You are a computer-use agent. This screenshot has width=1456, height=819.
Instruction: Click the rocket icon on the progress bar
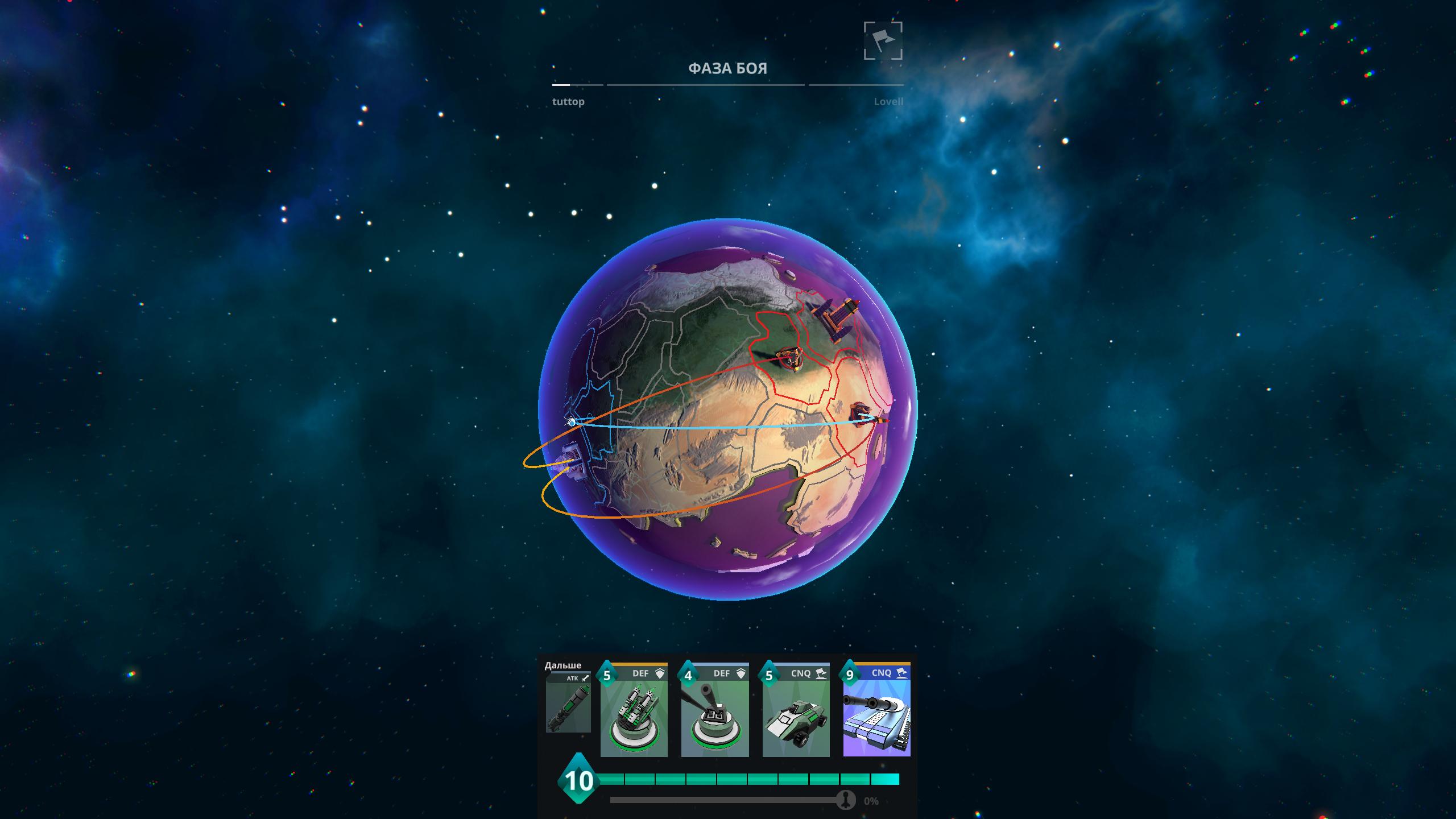[x=846, y=800]
